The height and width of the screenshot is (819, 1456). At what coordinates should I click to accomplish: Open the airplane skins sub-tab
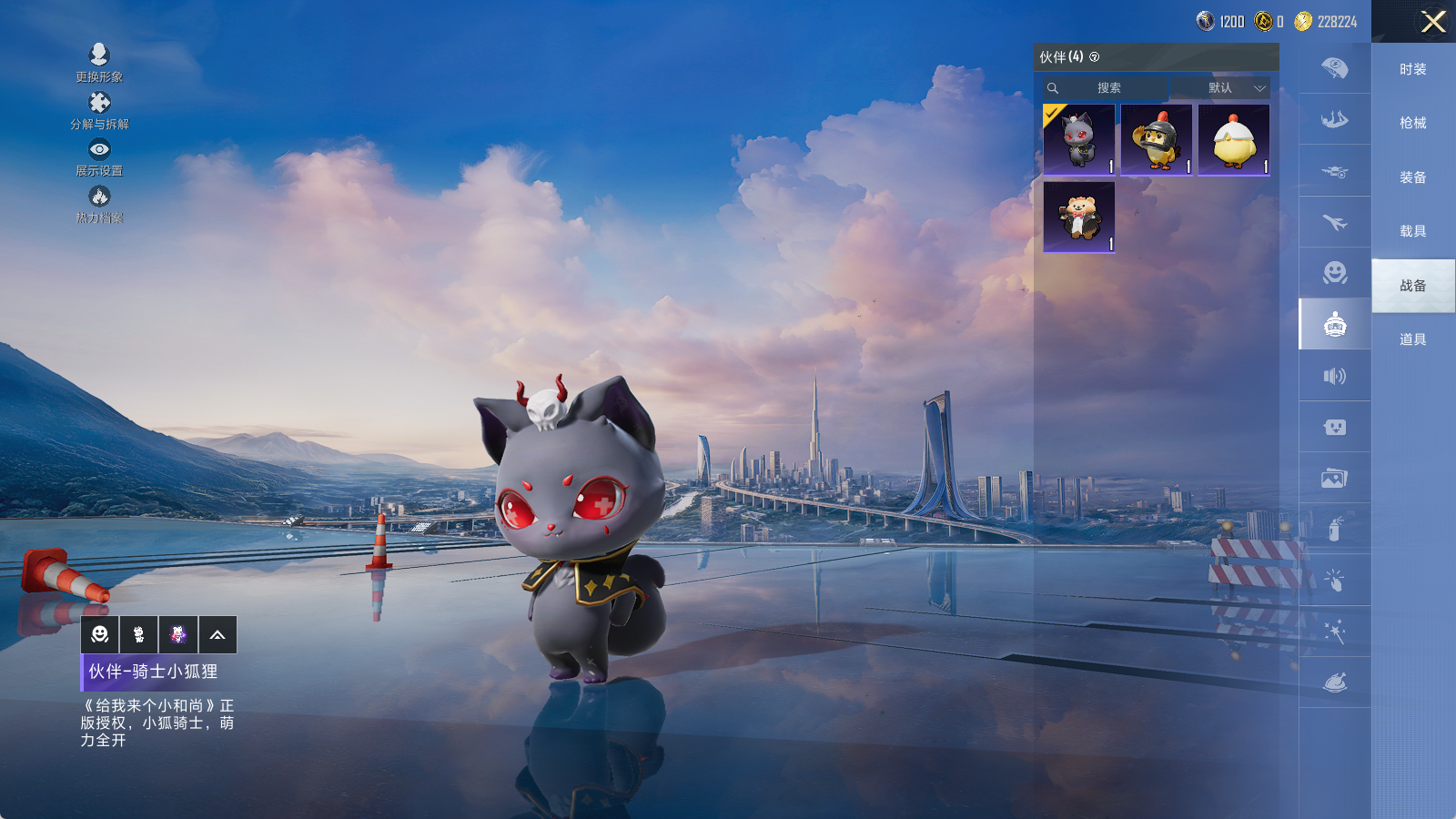tap(1334, 222)
